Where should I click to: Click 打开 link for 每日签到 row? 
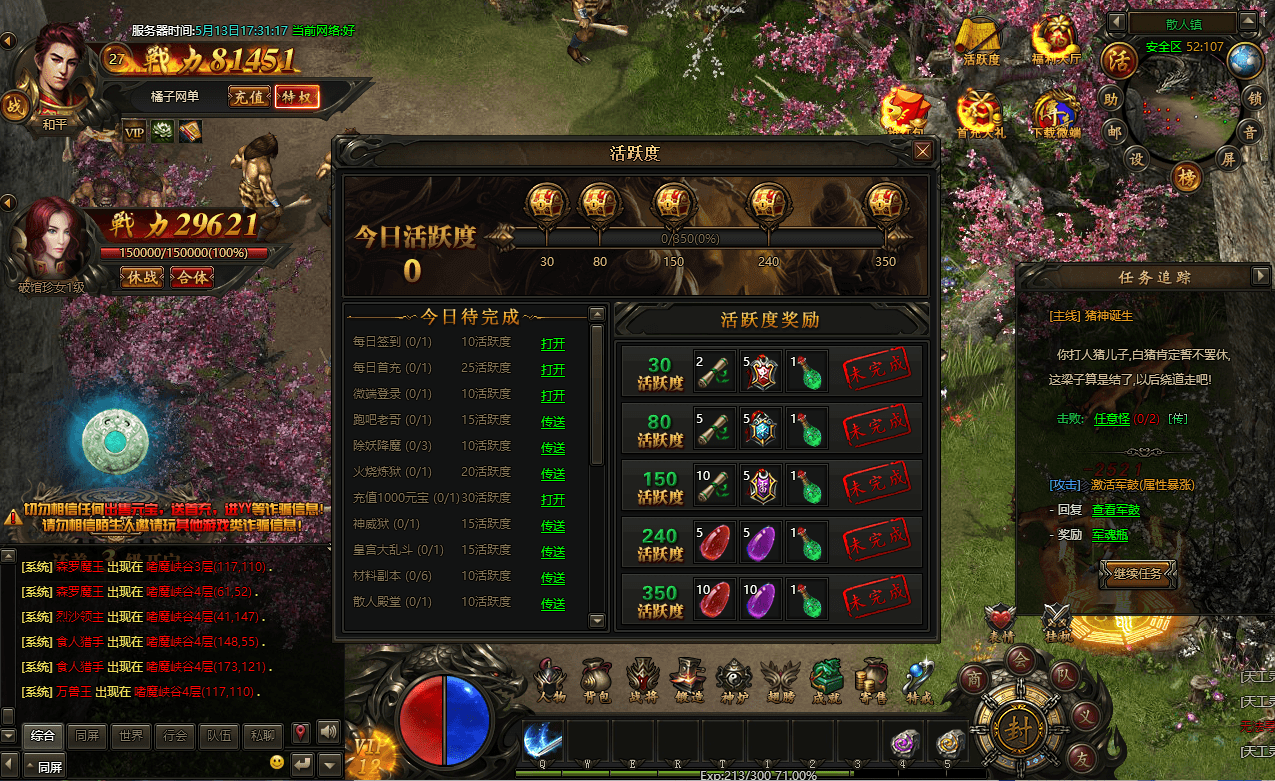(553, 343)
